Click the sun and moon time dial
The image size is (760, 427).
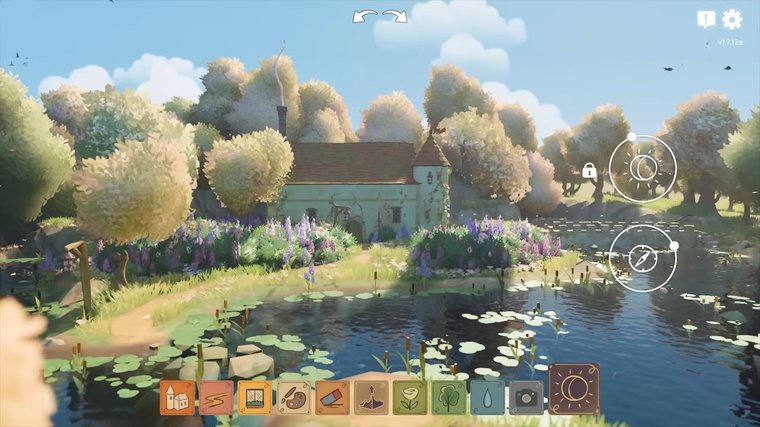click(x=643, y=169)
